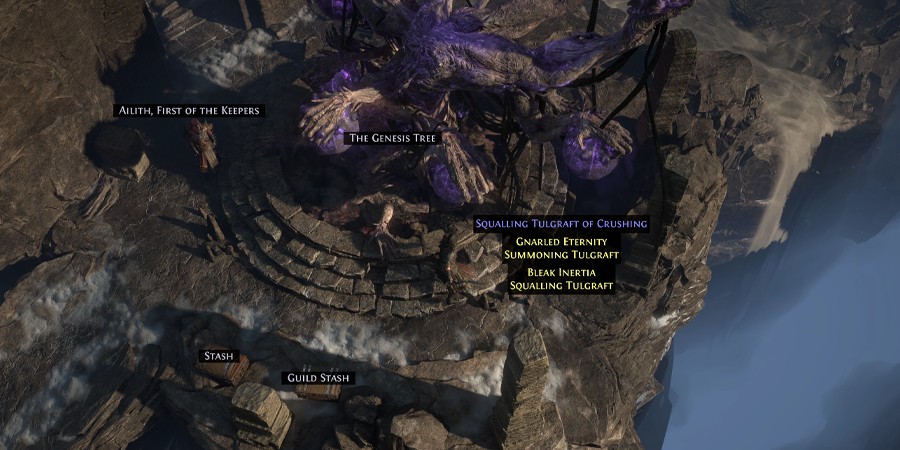This screenshot has height=450, width=900.
Task: Pick up Squalling Tulgraft of Crushing item label
Action: (561, 224)
